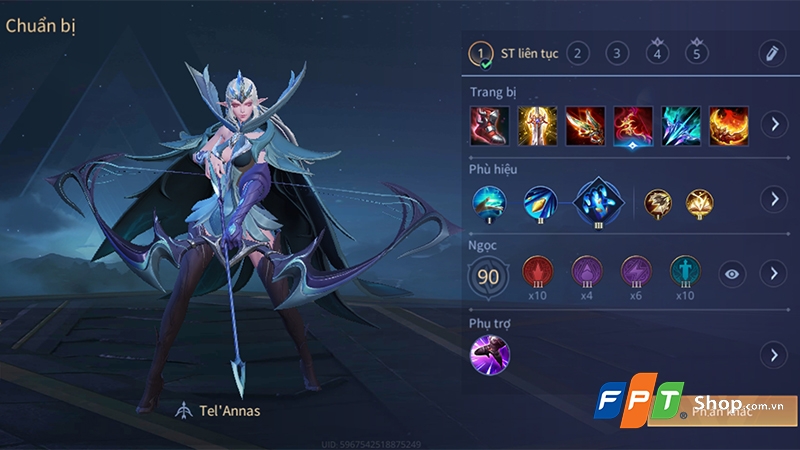The width and height of the screenshot is (800, 450).
Task: Choose build preset slot 5
Action: click(697, 54)
